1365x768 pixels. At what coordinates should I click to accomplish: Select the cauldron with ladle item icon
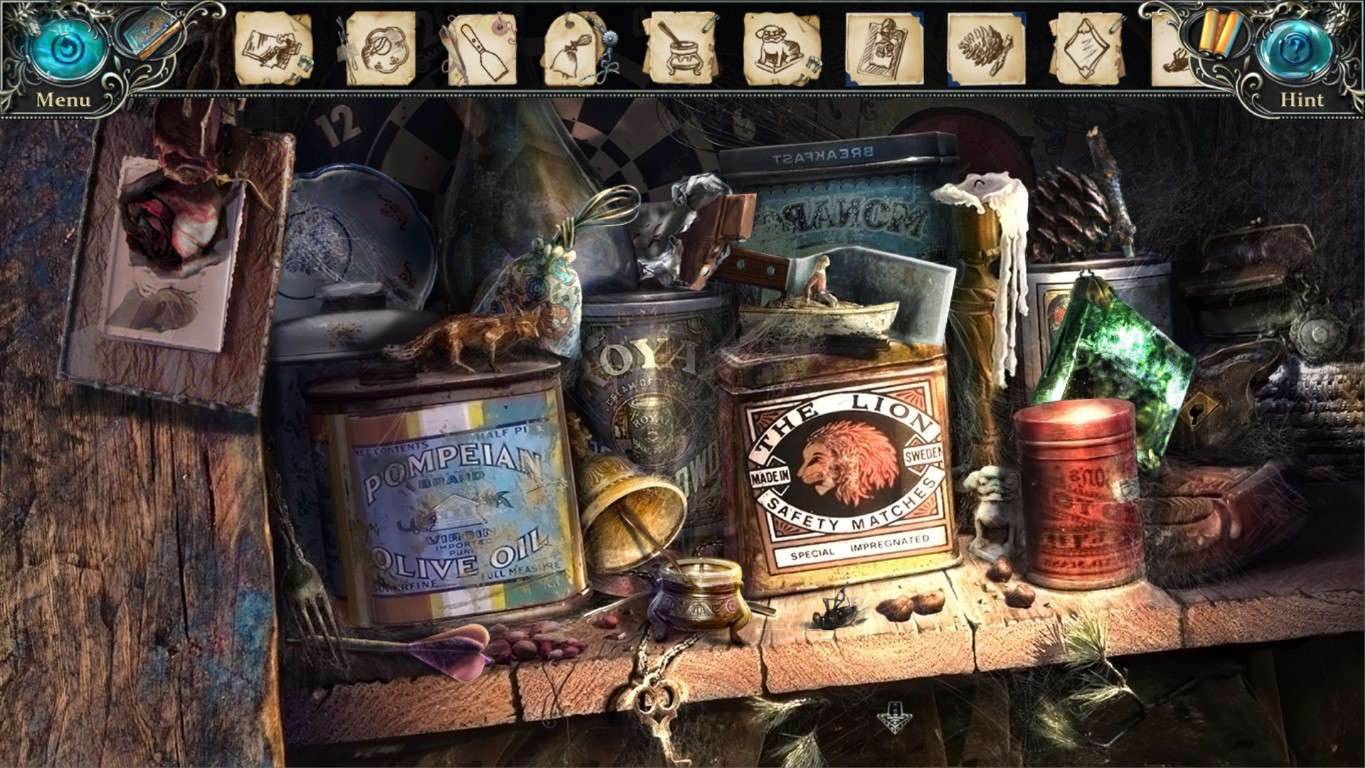click(680, 50)
